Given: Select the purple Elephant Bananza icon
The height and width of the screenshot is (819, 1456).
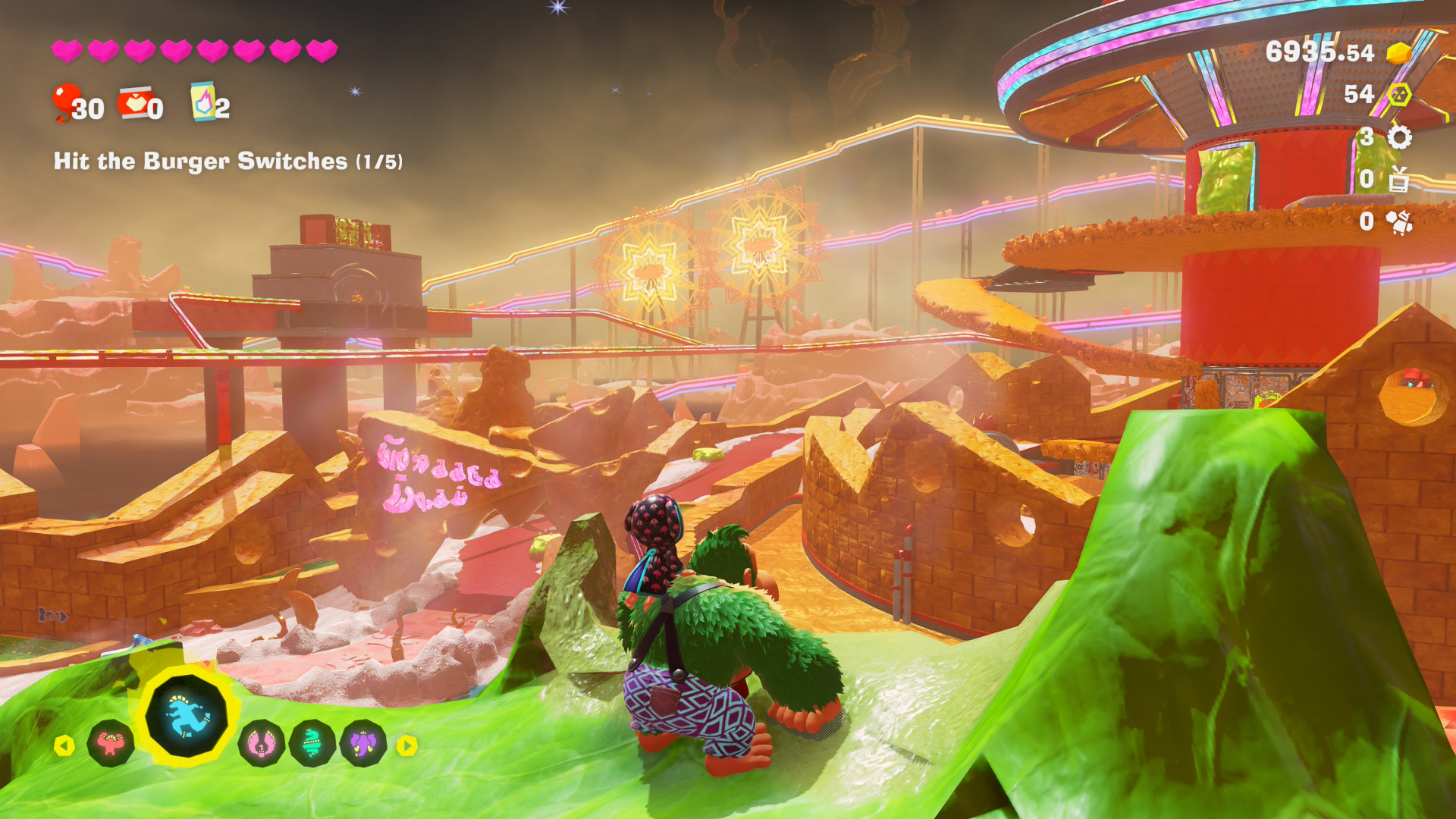Looking at the screenshot, I should pos(364,744).
